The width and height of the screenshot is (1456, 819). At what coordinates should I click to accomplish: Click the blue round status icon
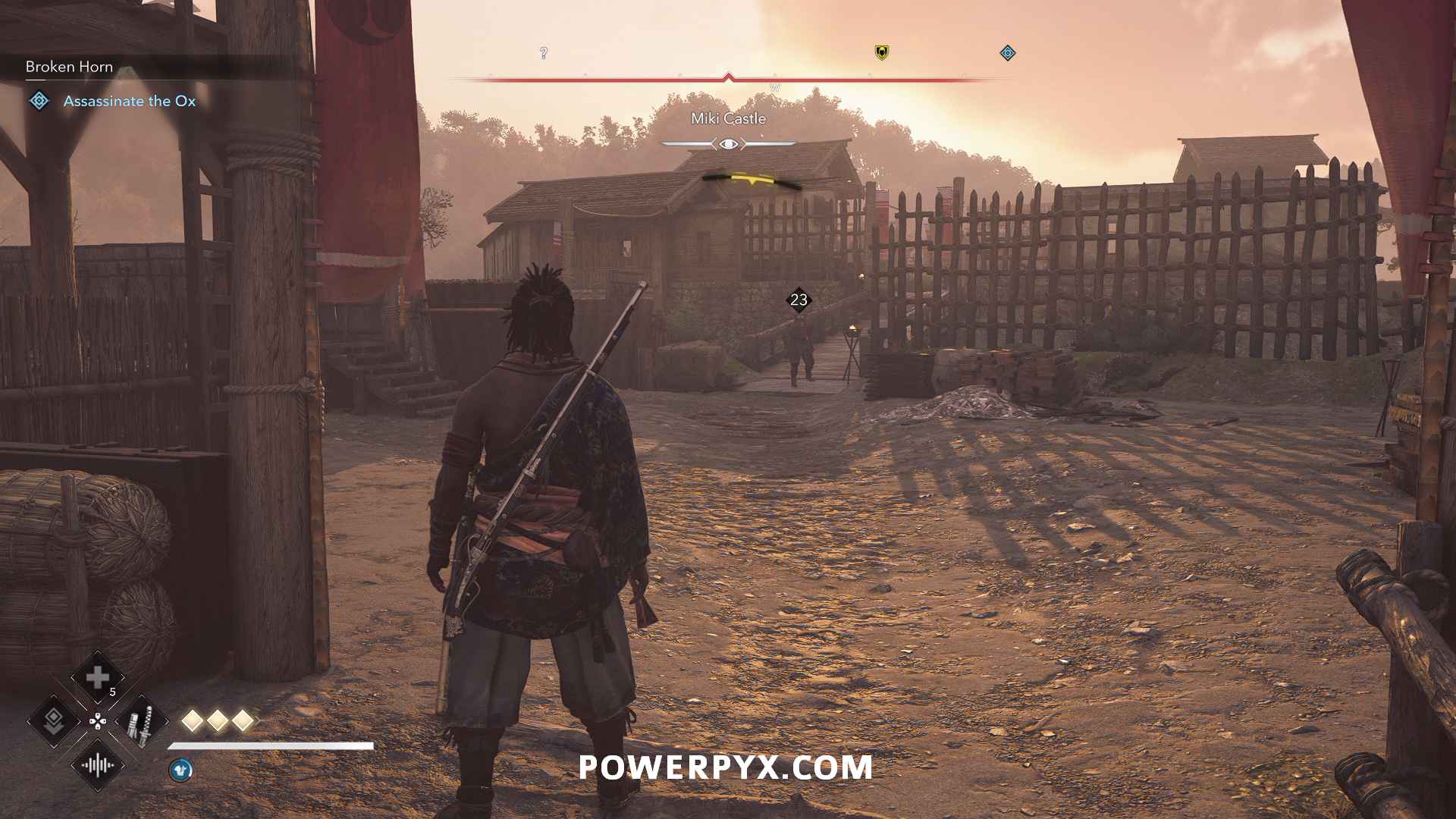[x=180, y=770]
